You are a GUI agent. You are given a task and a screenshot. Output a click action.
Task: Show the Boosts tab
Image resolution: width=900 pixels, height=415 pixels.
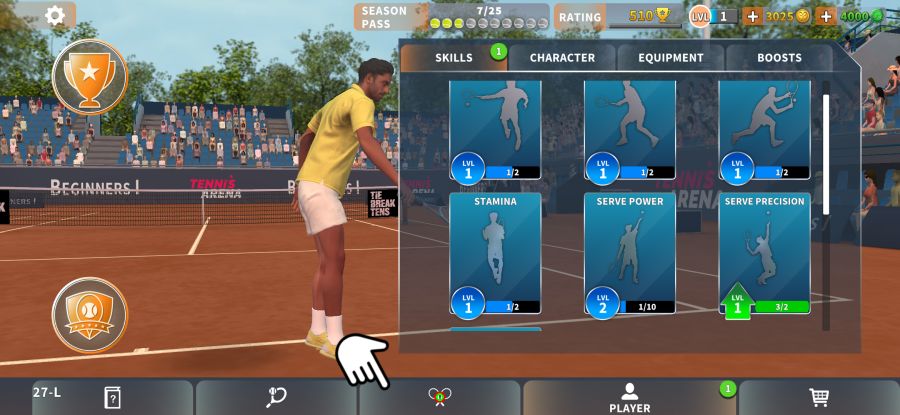[x=779, y=58]
